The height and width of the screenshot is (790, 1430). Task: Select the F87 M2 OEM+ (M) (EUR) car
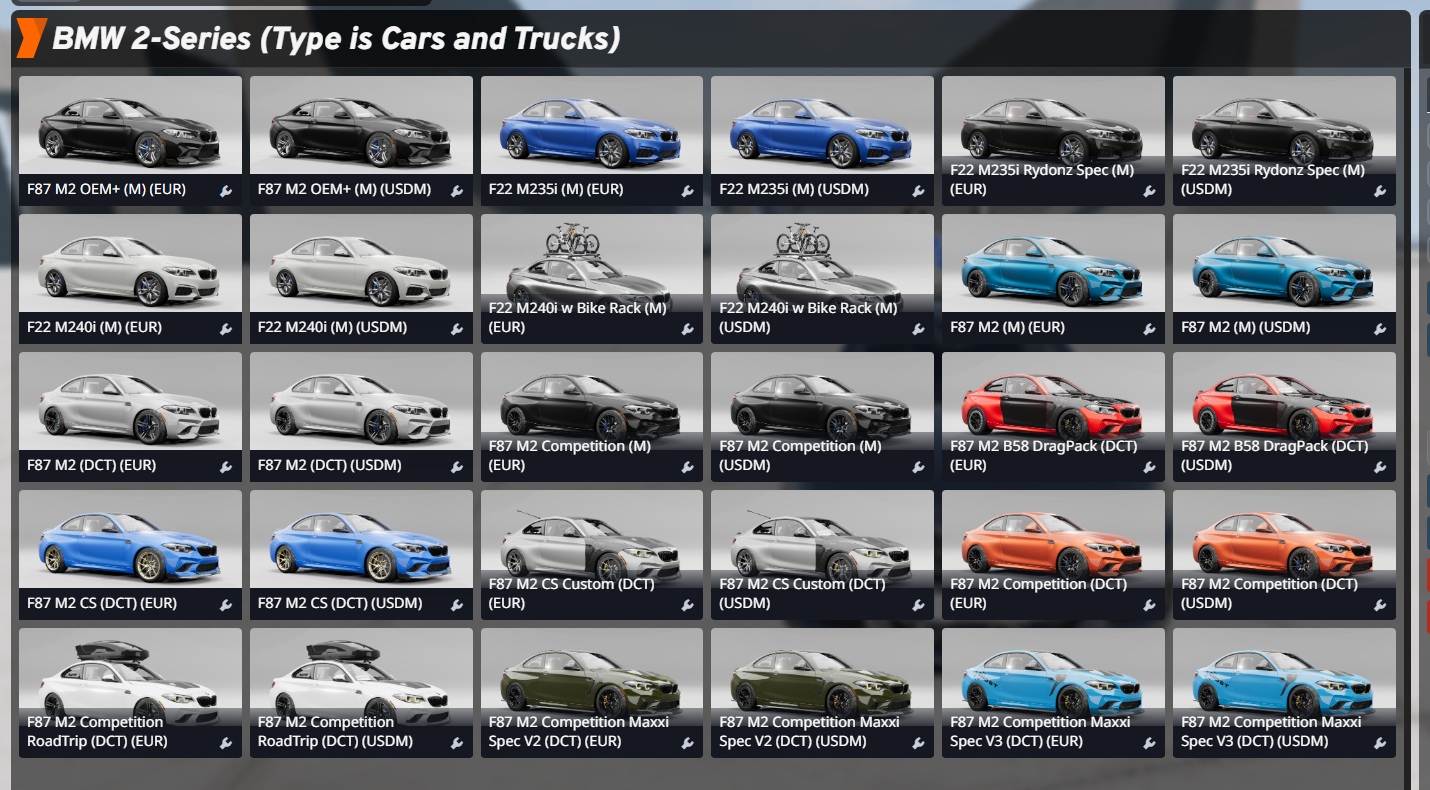(x=130, y=130)
